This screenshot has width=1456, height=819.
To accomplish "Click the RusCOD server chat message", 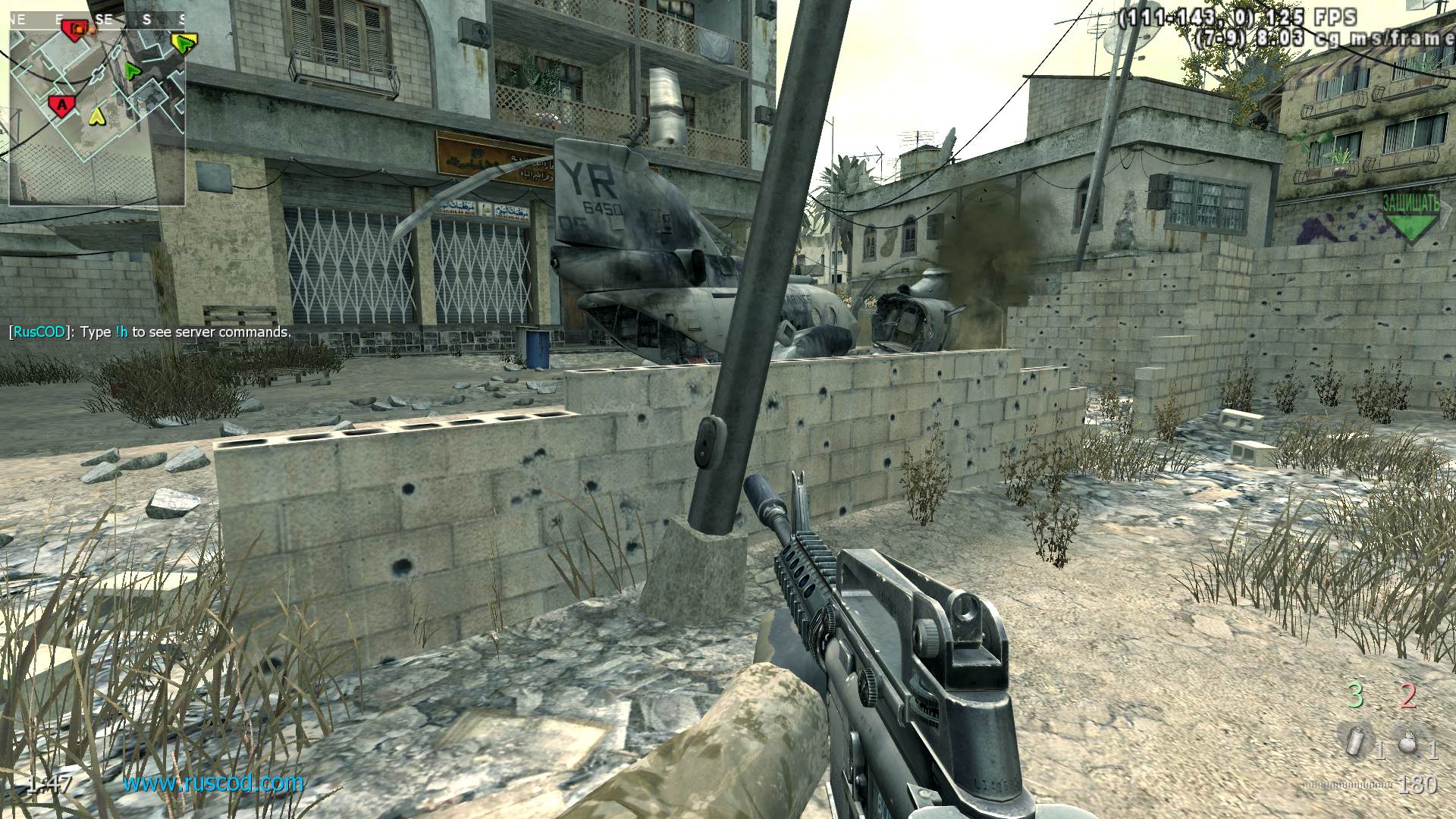I will click(x=149, y=332).
